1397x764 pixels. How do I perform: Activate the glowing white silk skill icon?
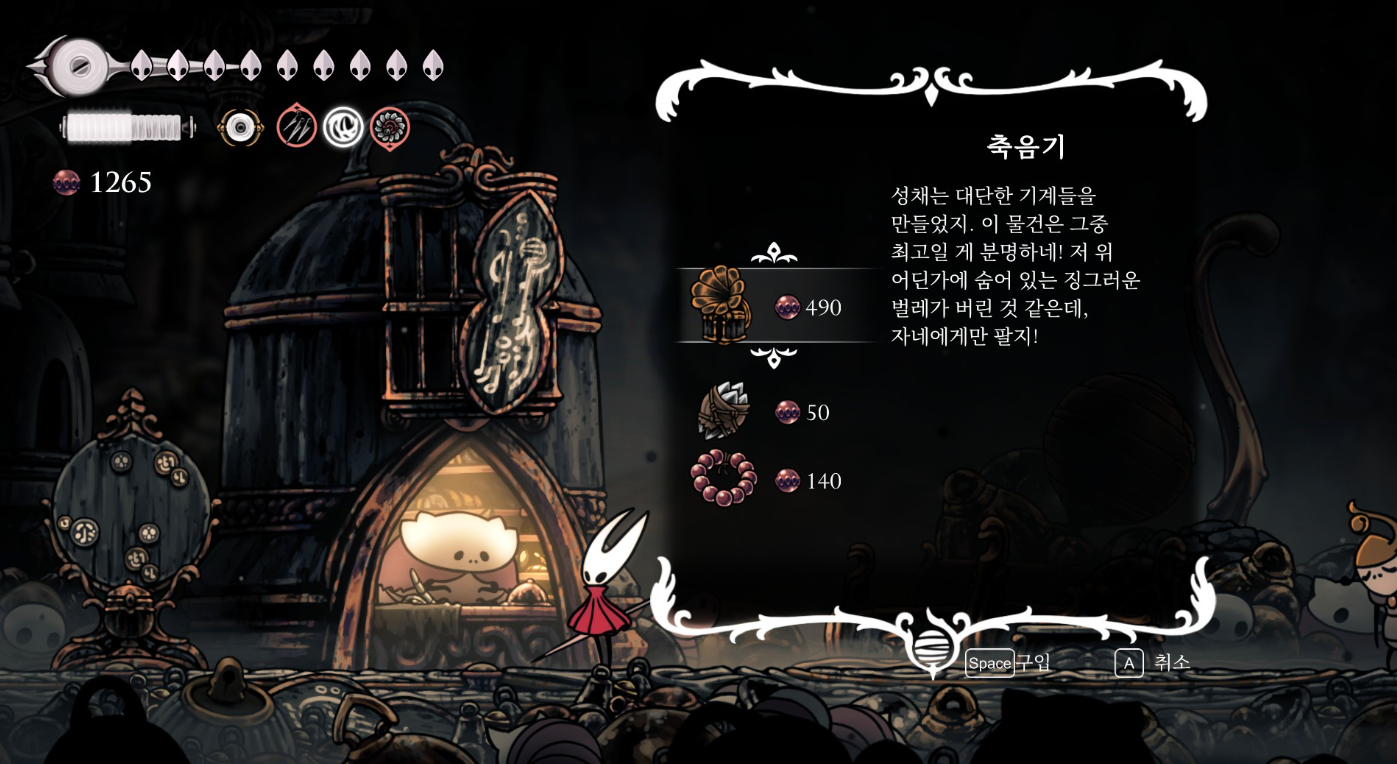[343, 127]
